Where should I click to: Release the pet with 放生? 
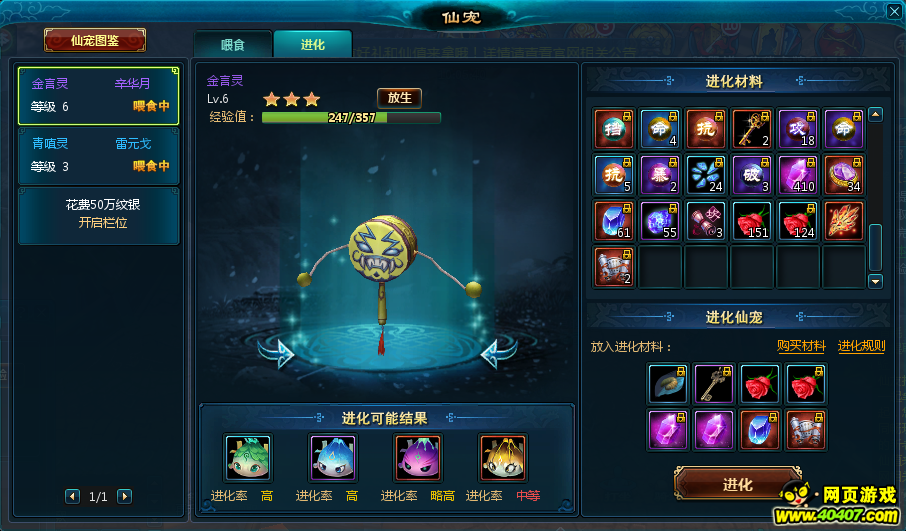pyautogui.click(x=399, y=97)
